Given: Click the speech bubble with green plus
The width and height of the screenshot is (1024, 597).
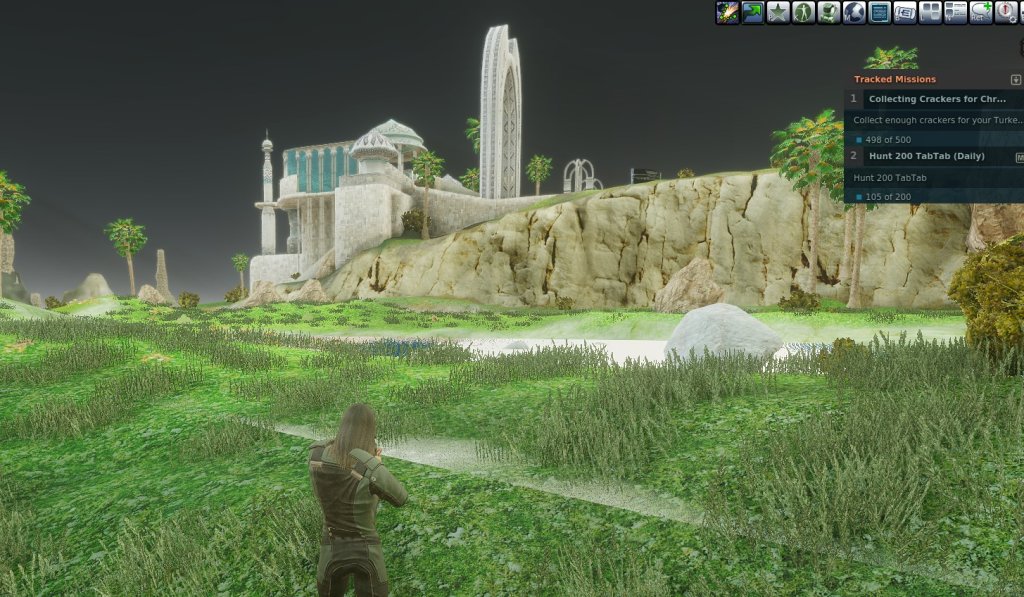Looking at the screenshot, I should tap(981, 13).
